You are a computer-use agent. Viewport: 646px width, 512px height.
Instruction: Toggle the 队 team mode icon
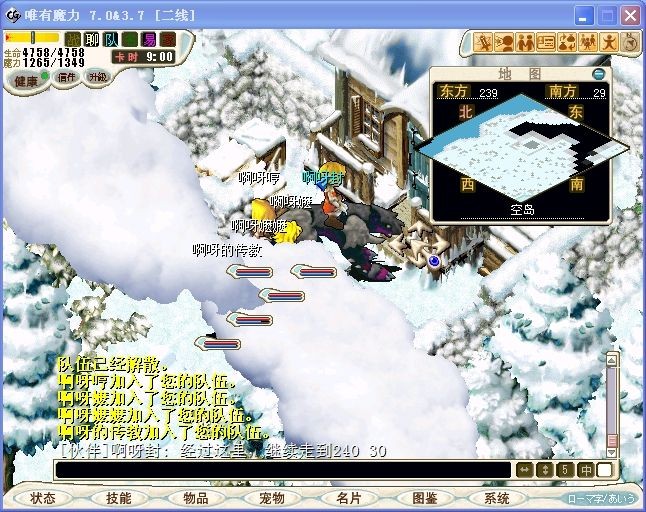[111, 40]
